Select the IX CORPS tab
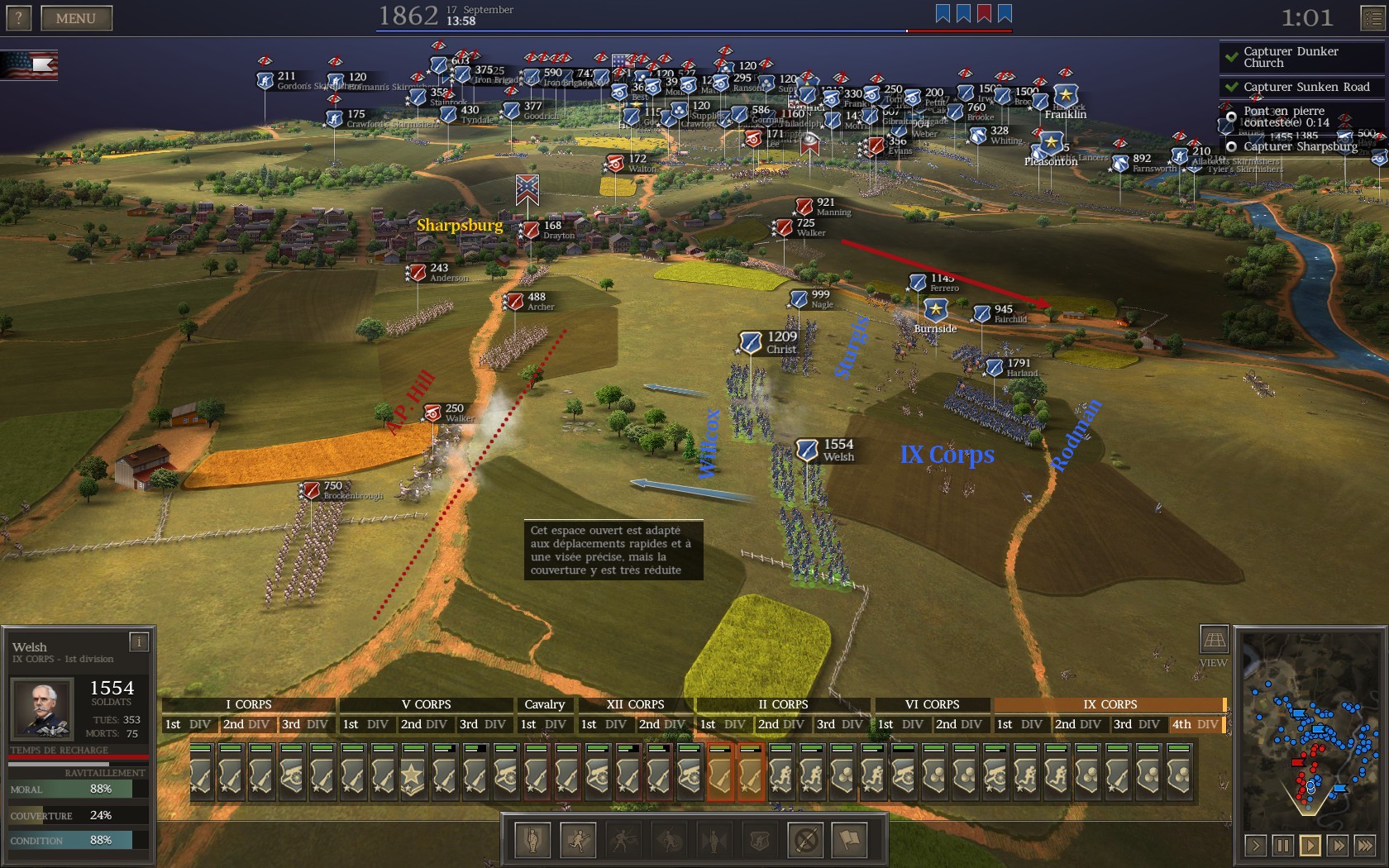 (x=1110, y=704)
